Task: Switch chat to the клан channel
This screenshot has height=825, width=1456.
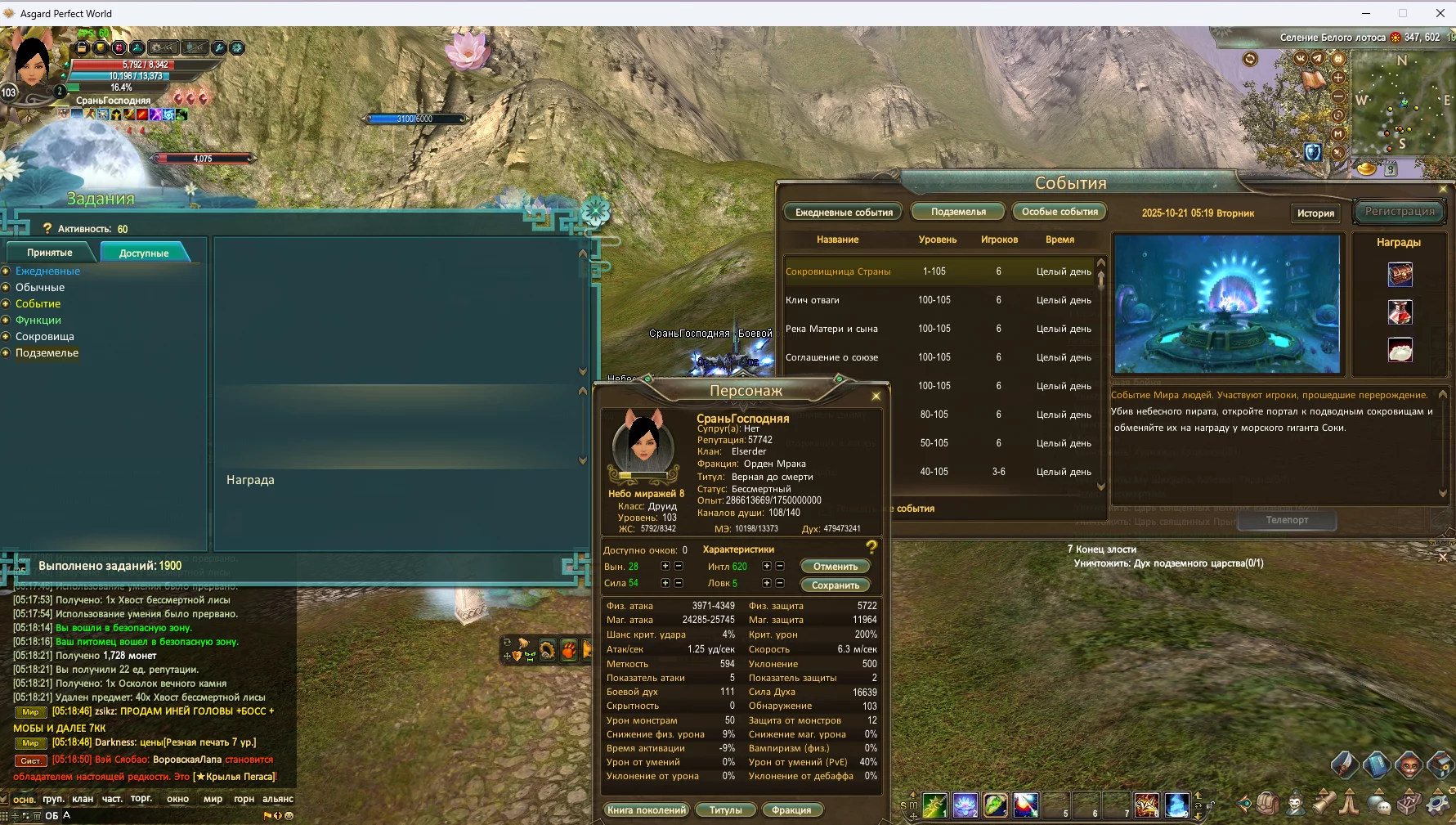Action: point(83,799)
